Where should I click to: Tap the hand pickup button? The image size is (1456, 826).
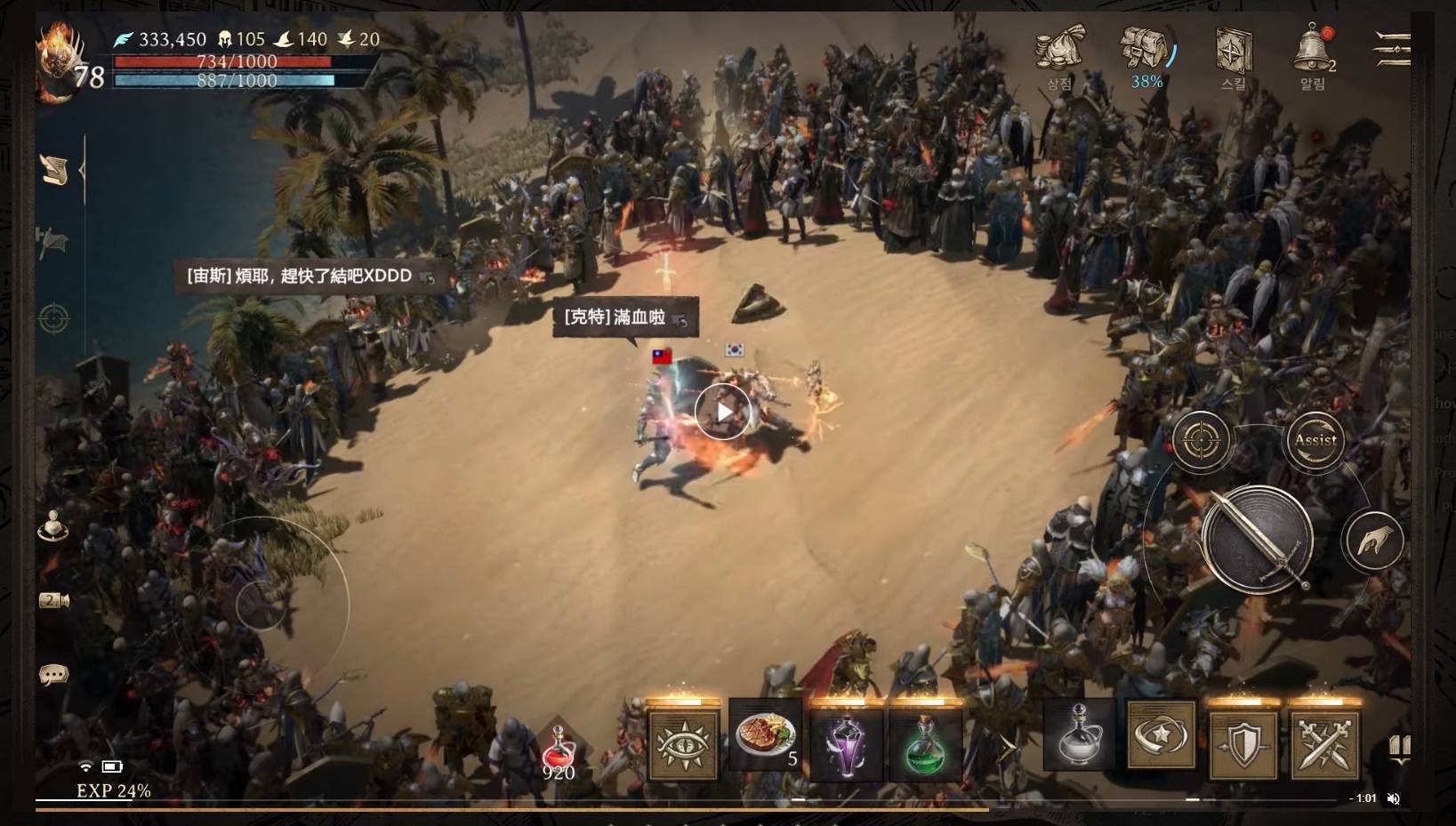1374,540
